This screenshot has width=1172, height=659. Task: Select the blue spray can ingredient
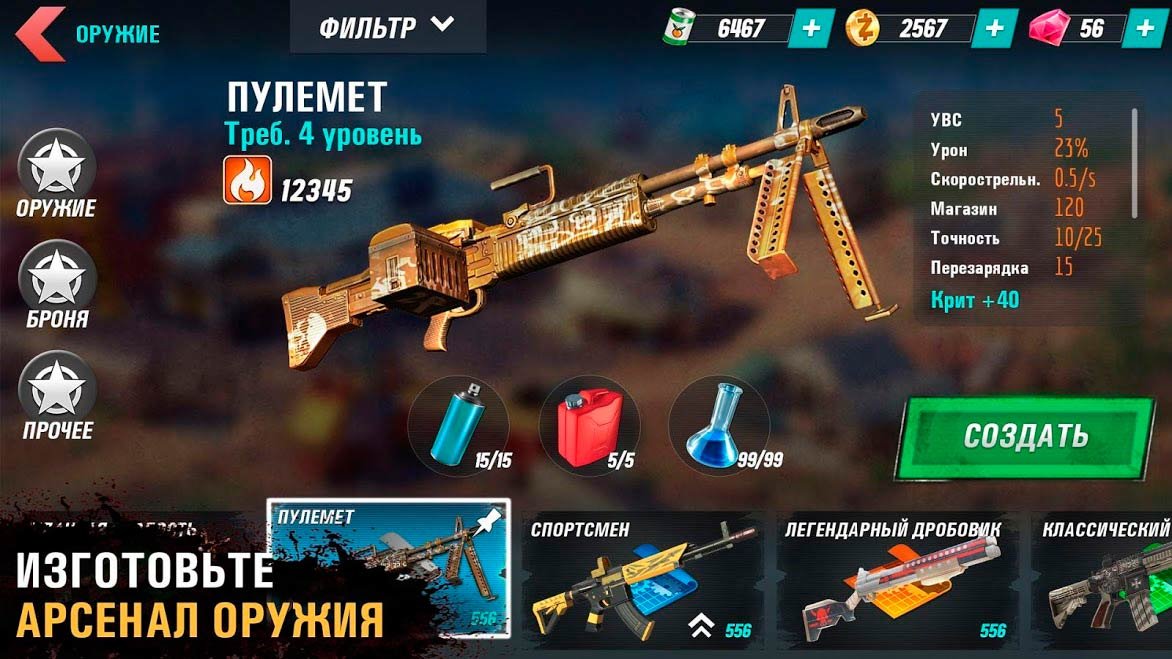point(458,425)
